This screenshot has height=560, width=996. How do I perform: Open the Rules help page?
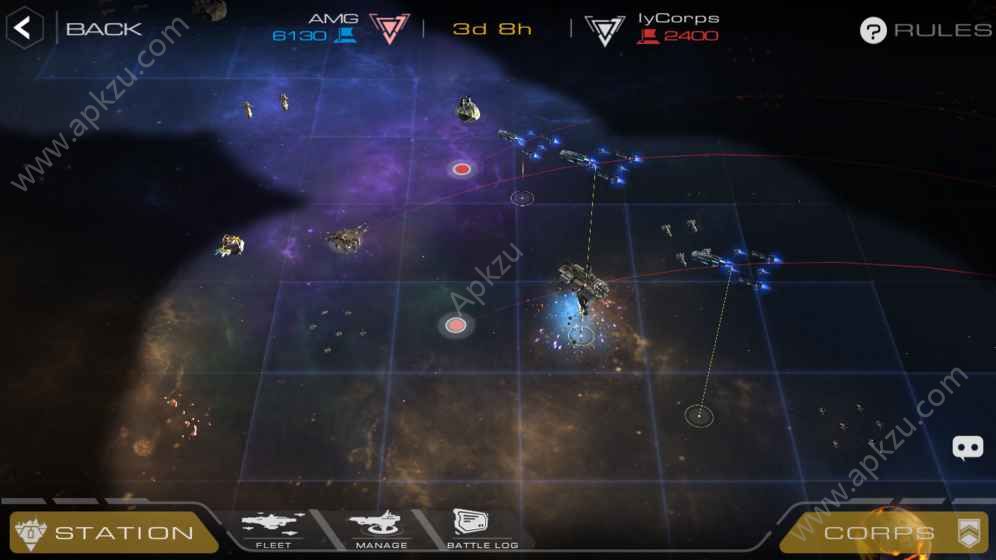(x=925, y=30)
